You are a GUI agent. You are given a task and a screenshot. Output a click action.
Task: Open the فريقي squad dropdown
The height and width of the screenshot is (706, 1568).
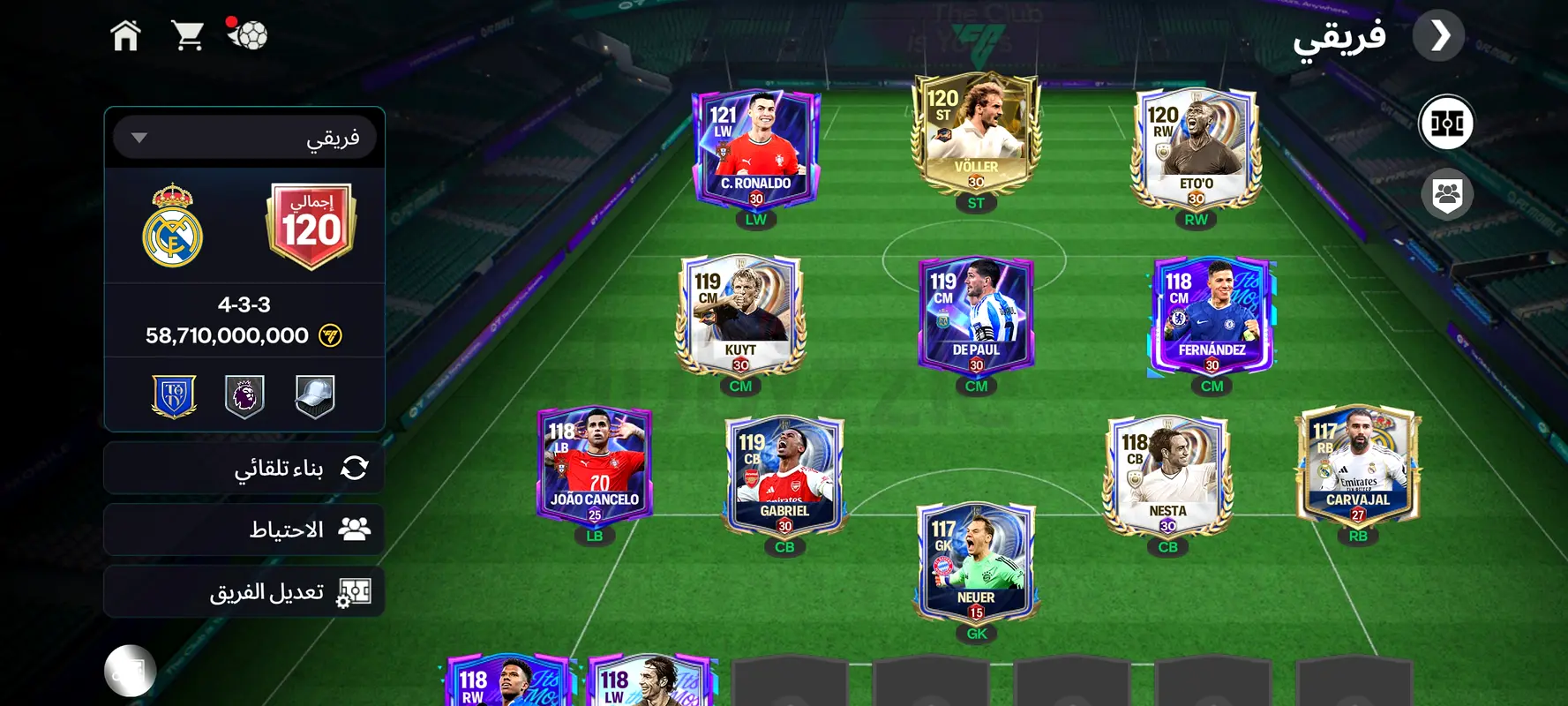point(244,138)
